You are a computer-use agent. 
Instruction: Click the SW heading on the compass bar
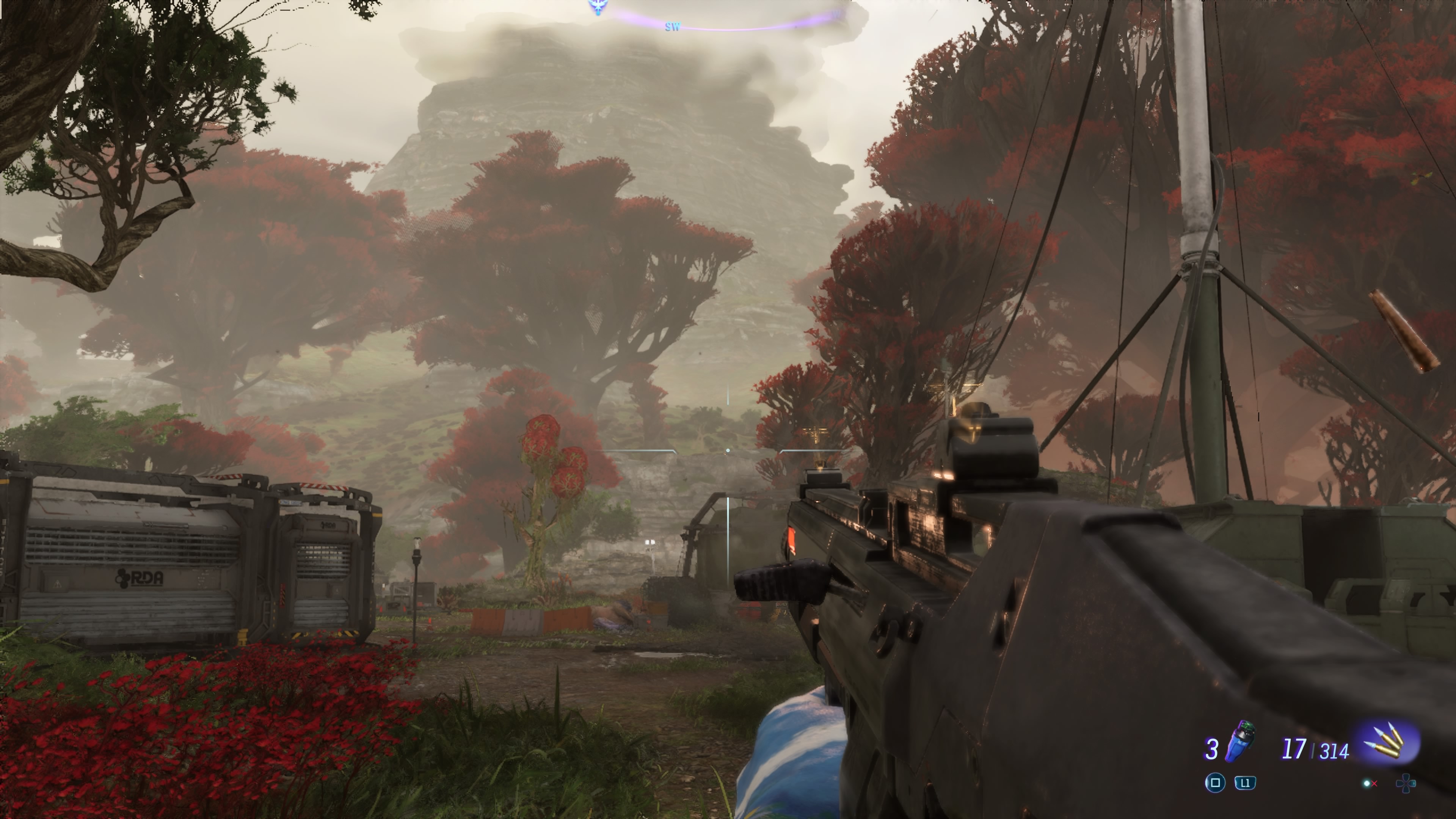point(672,27)
